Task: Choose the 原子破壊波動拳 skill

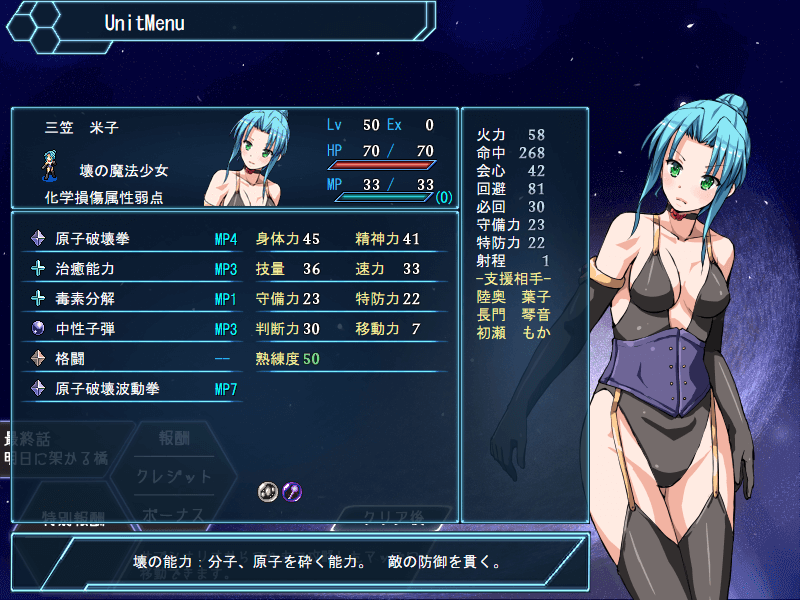Action: [130, 388]
